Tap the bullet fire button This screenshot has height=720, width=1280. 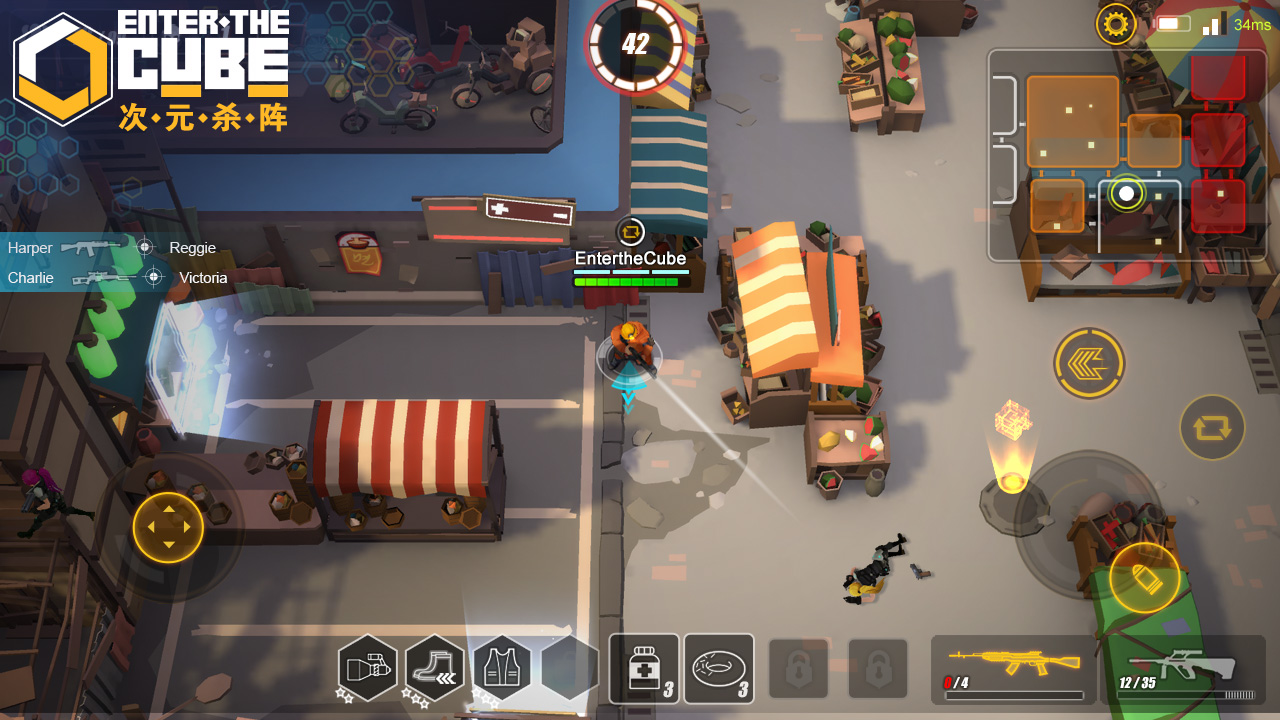[1144, 578]
